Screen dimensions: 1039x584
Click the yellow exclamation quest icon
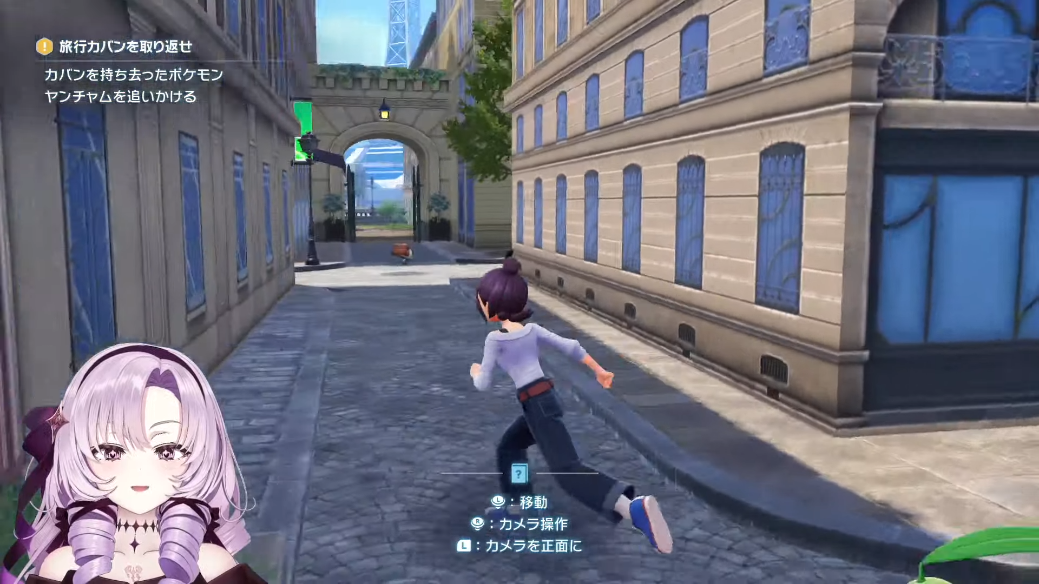pyautogui.click(x=44, y=46)
